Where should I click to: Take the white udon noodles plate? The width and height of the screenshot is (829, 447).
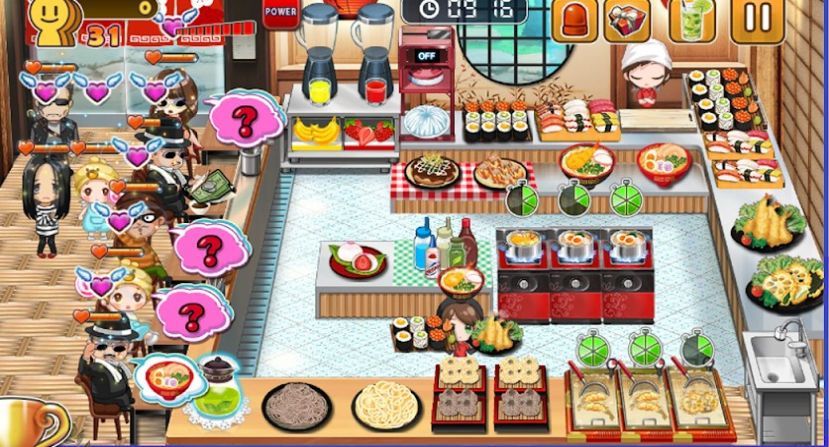[386, 405]
